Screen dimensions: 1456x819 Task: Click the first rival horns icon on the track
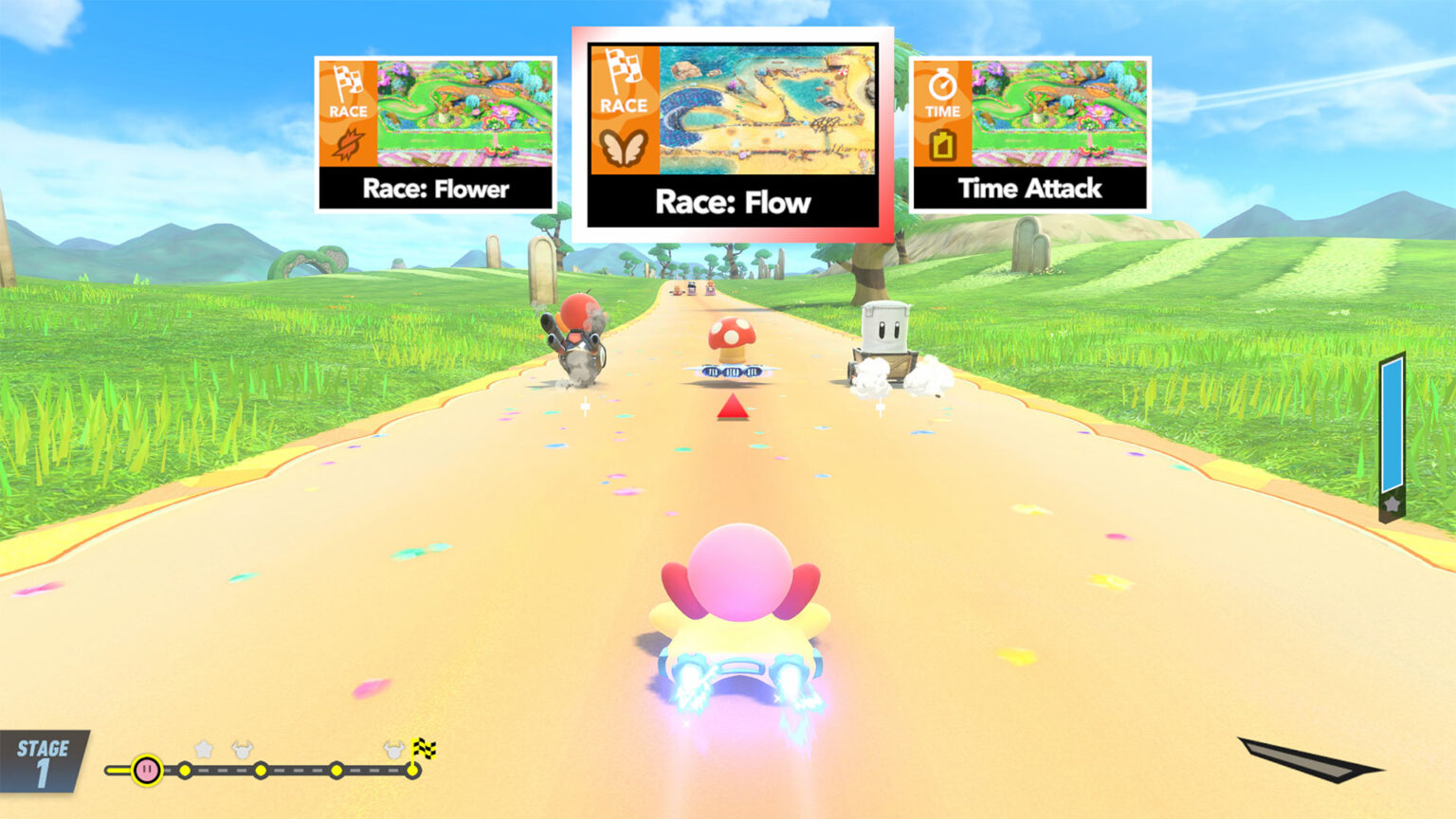tap(241, 750)
